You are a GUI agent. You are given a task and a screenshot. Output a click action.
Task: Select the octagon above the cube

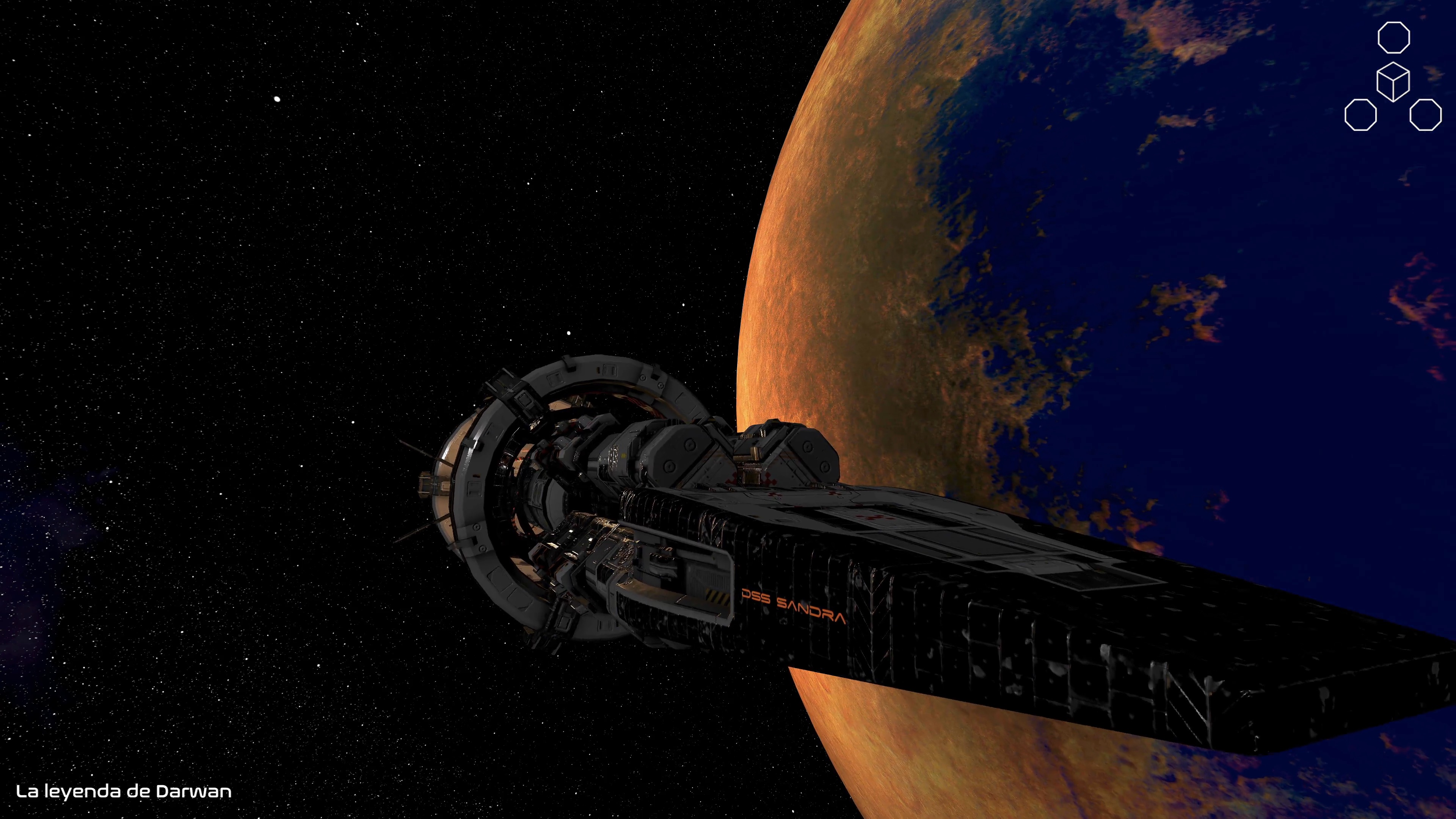tap(1393, 37)
